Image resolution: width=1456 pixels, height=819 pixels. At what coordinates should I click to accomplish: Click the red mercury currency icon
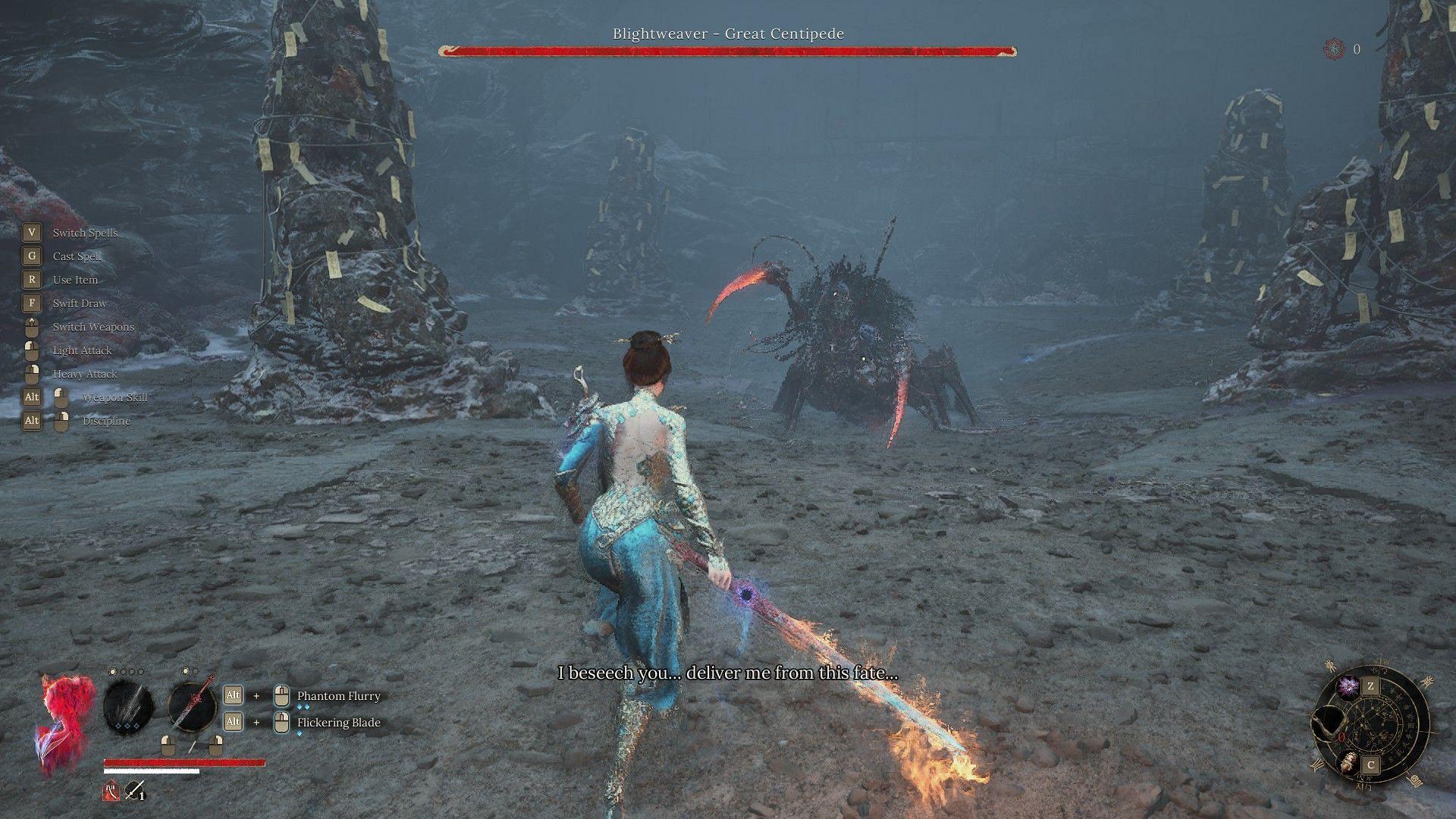point(1333,49)
